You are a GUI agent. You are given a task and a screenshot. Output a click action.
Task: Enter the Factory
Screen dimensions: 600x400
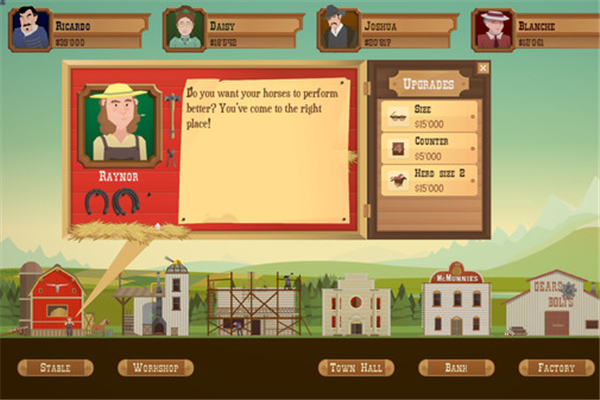click(556, 368)
